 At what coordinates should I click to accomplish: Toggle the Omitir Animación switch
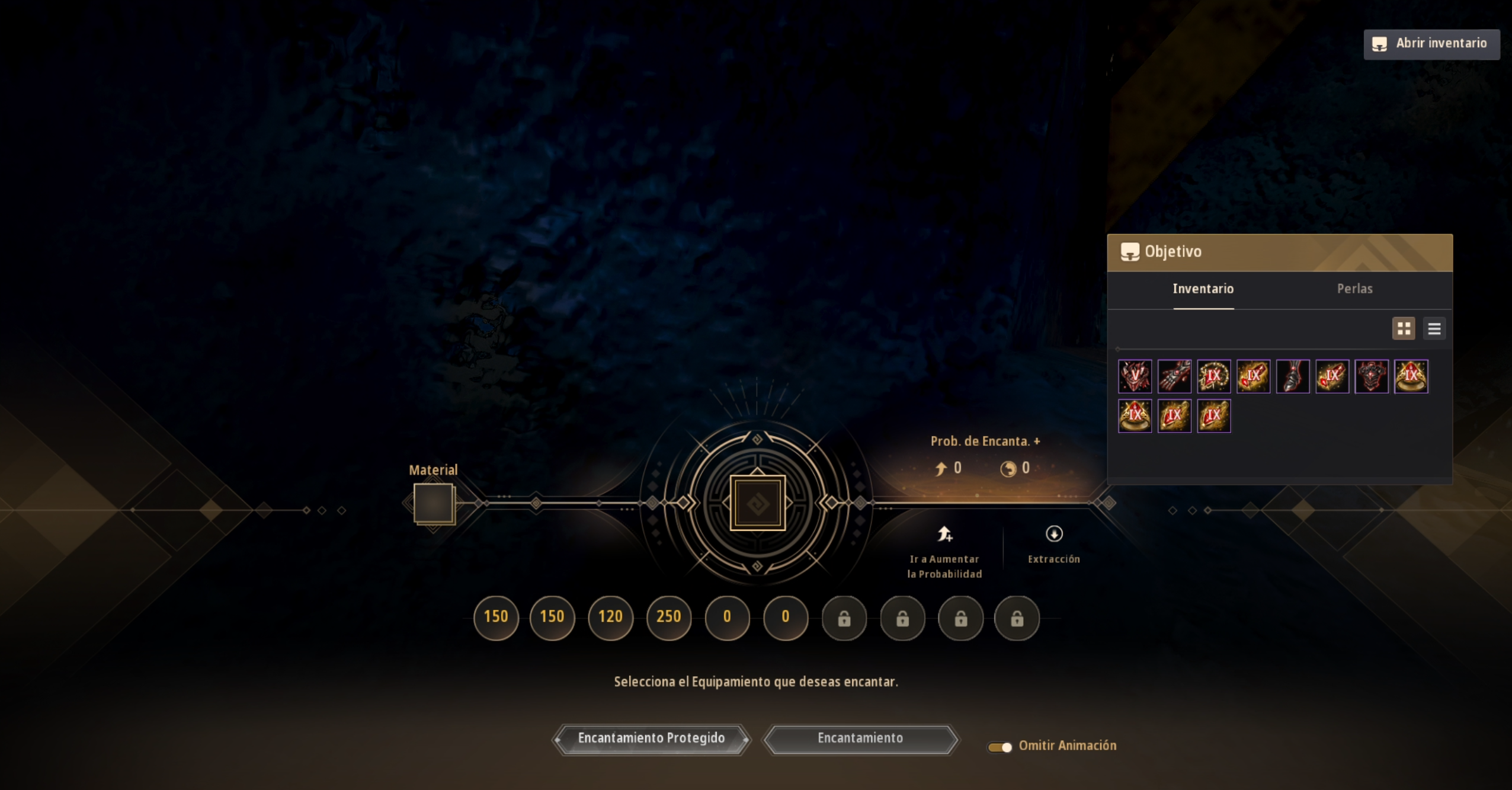tap(1000, 747)
